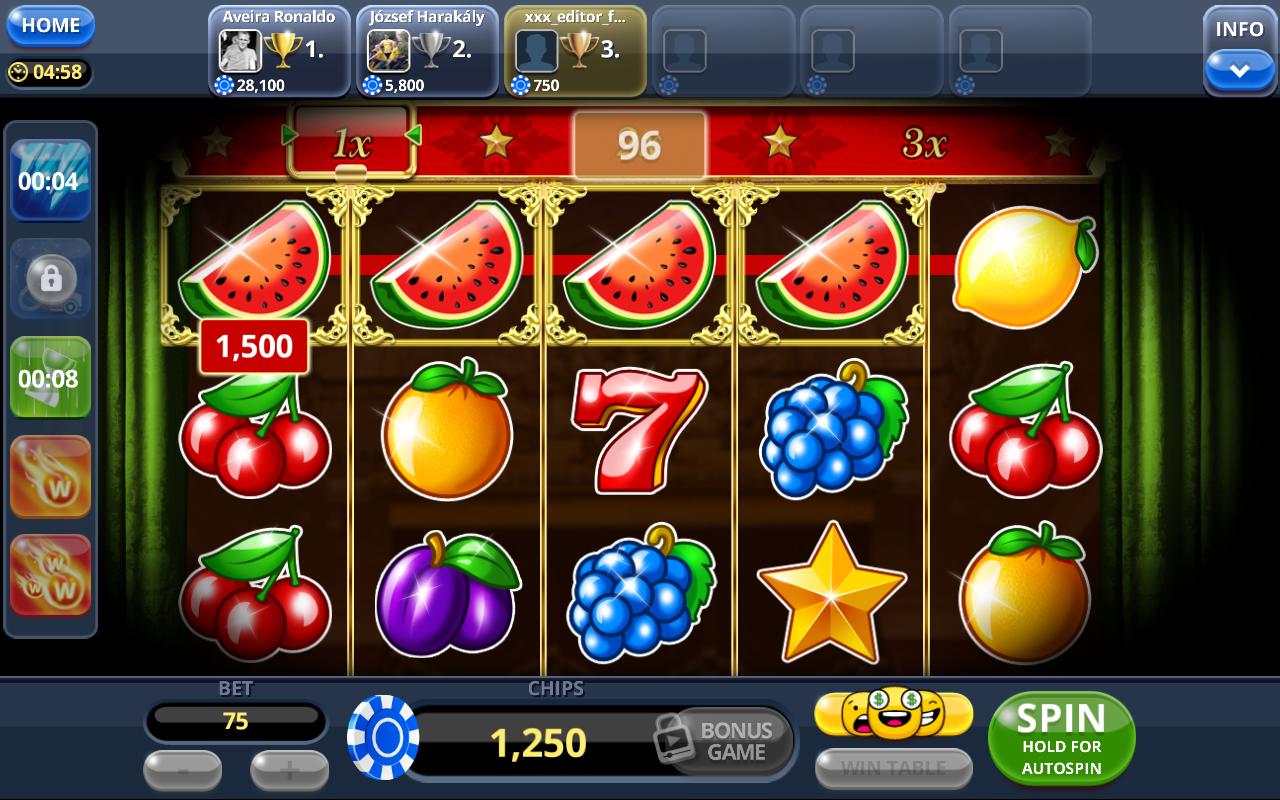
Task: Activate the triple Wild booster
Action: coord(50,574)
